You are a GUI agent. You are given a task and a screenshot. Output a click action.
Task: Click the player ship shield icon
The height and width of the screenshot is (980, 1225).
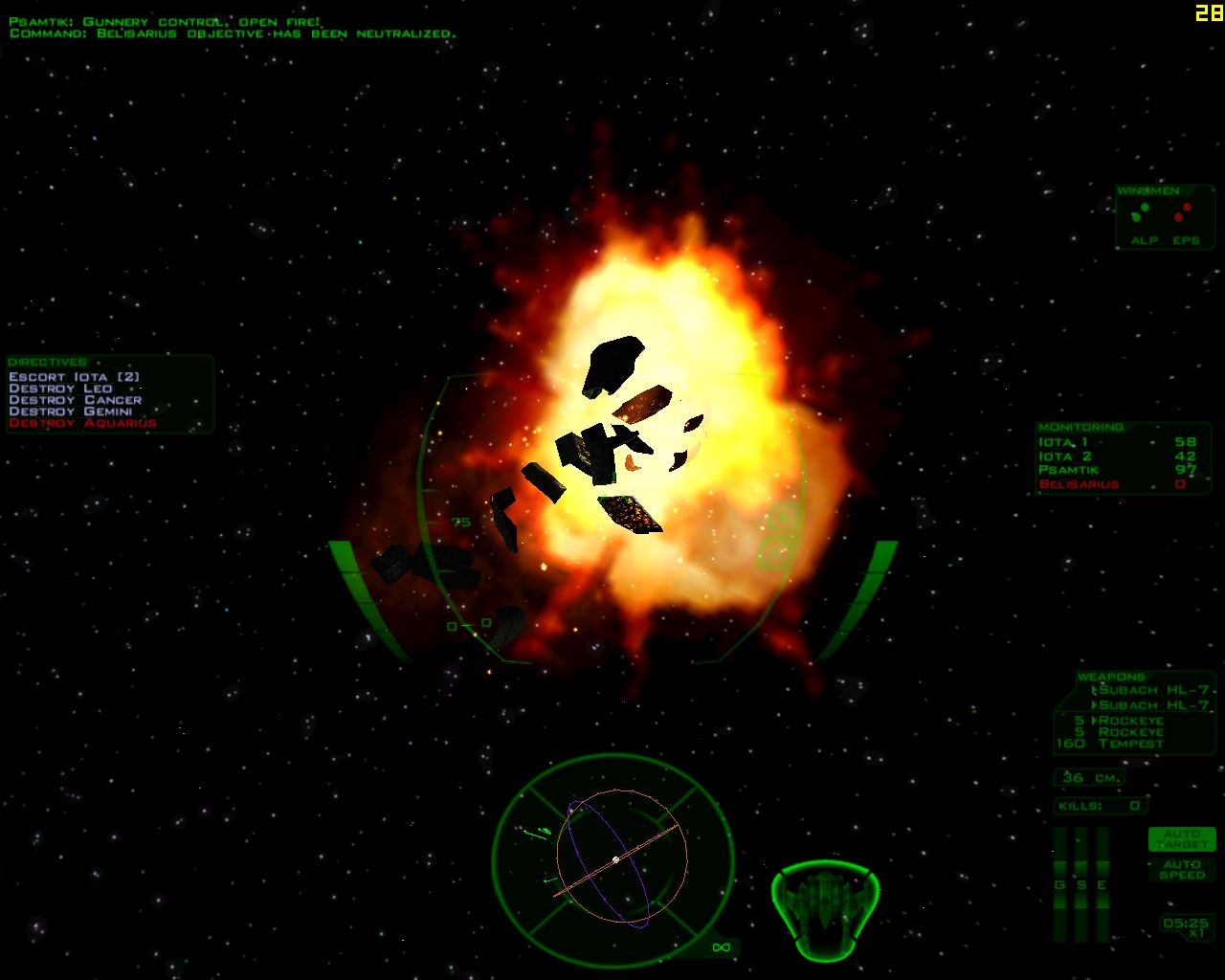point(824,909)
